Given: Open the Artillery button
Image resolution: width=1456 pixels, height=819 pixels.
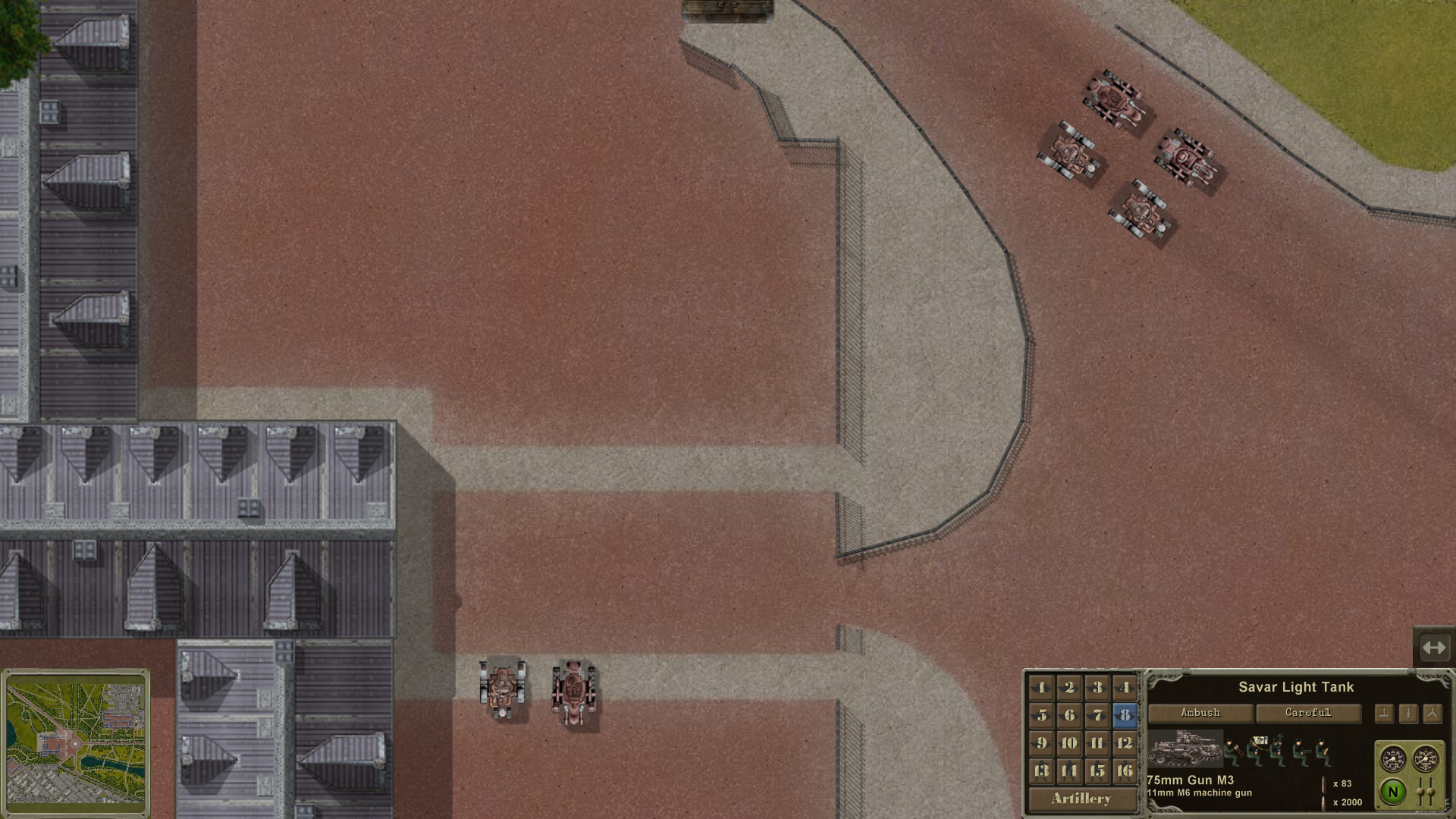Looking at the screenshot, I should (x=1081, y=799).
